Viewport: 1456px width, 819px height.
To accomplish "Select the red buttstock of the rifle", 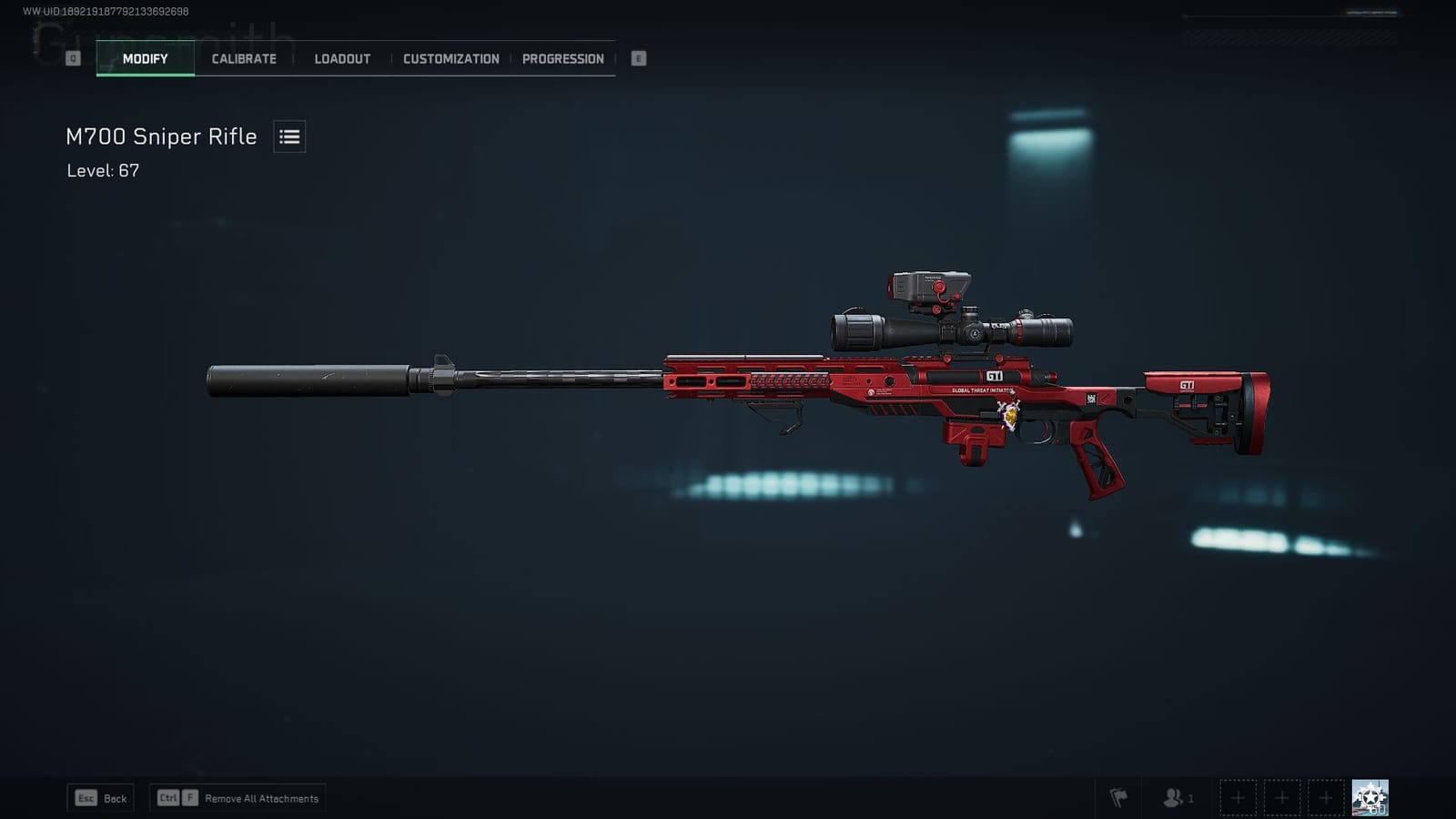I will 1201,391.
